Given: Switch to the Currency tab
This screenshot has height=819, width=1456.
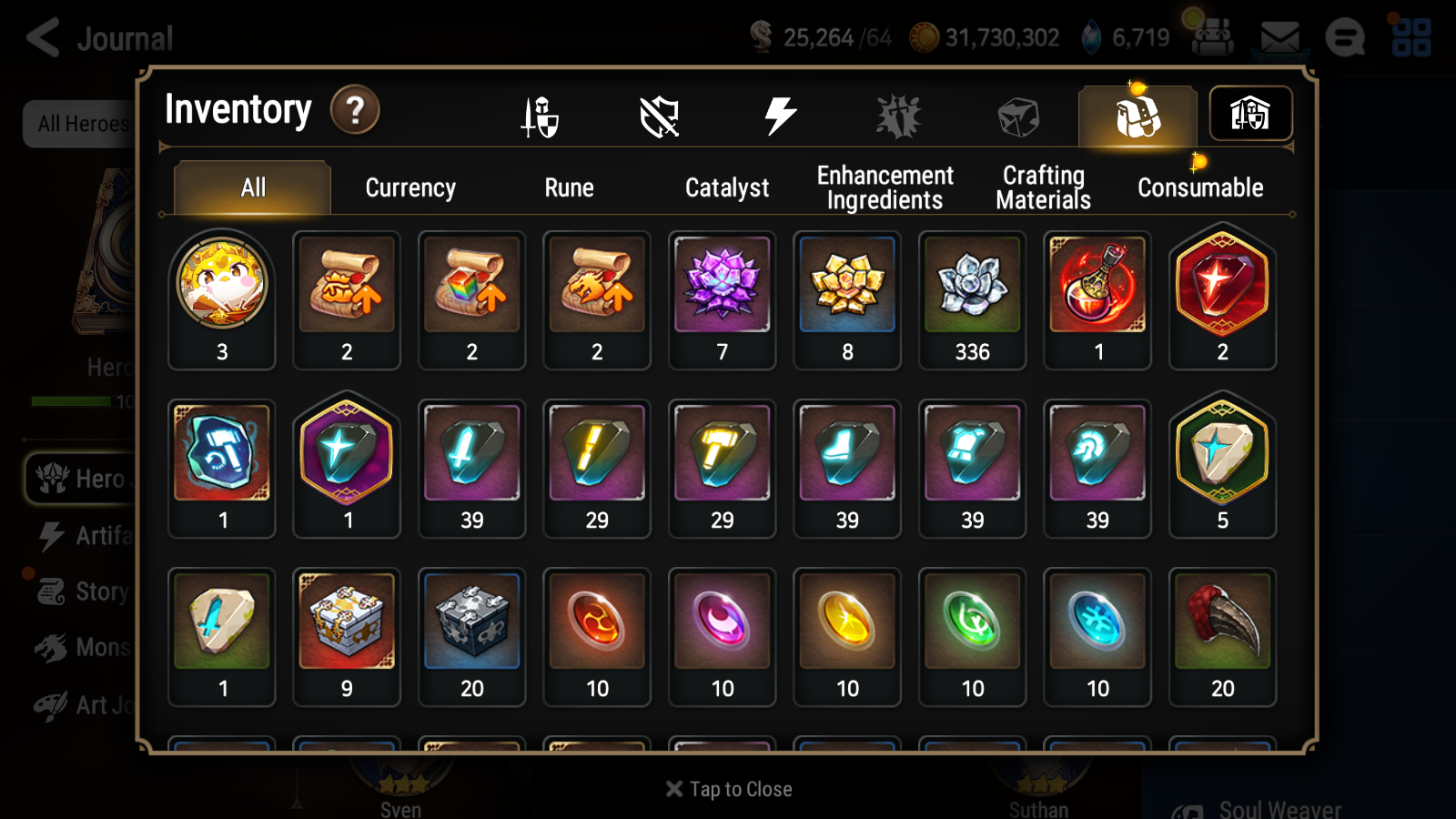Looking at the screenshot, I should click(410, 187).
